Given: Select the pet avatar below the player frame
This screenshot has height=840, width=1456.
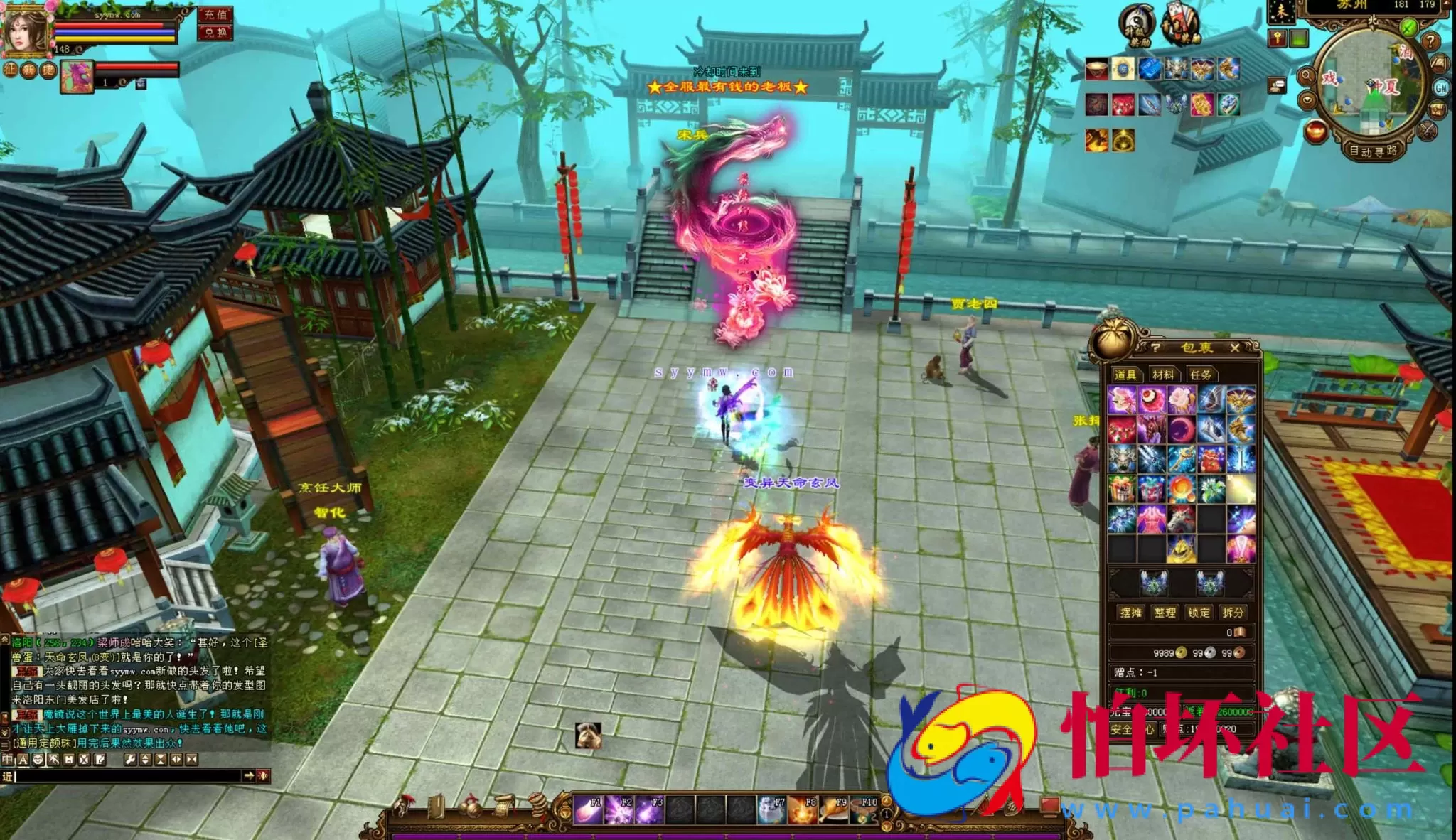Looking at the screenshot, I should 77,77.
